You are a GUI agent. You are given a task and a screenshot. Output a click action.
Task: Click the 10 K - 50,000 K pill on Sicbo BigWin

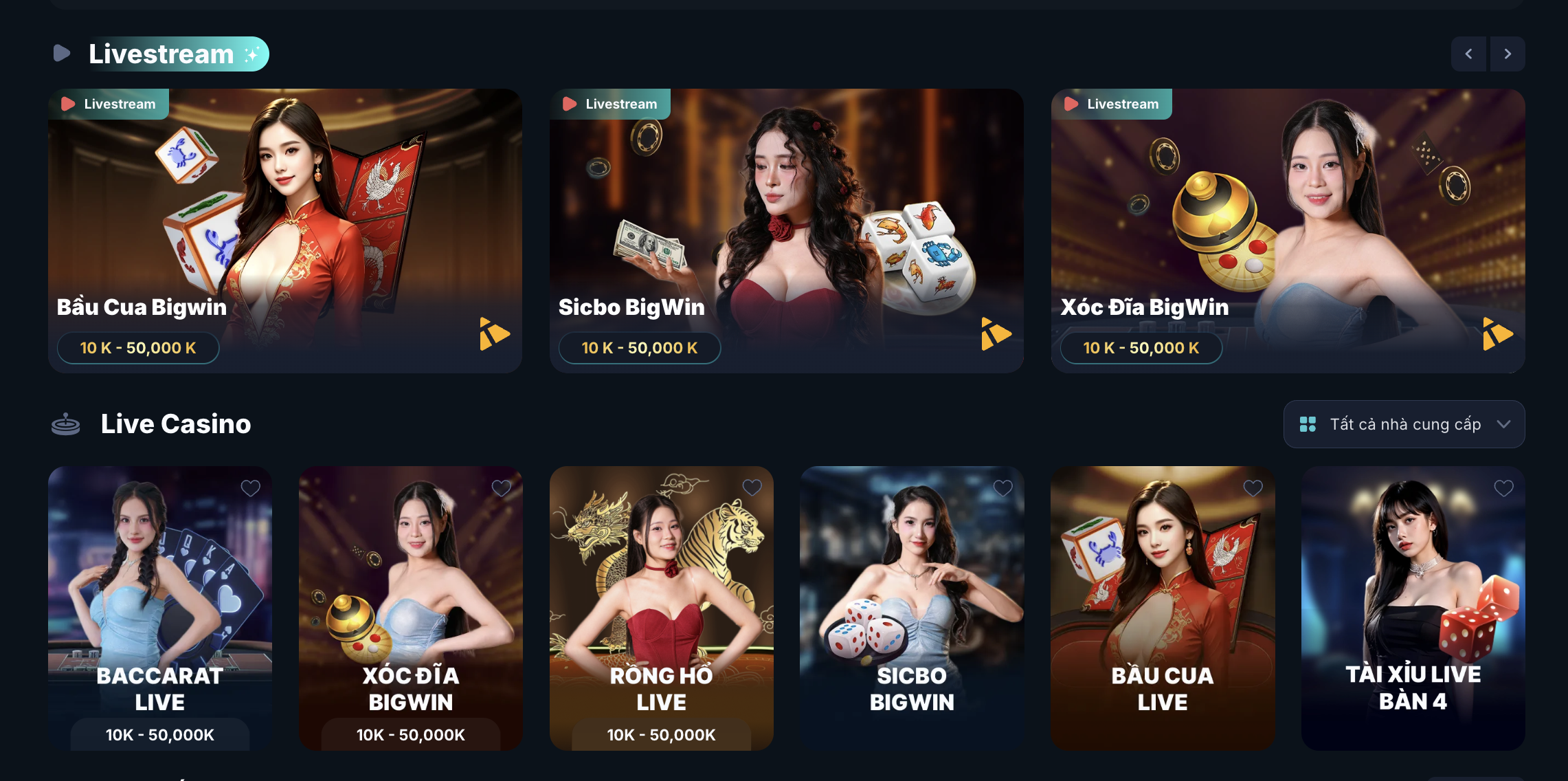point(640,347)
